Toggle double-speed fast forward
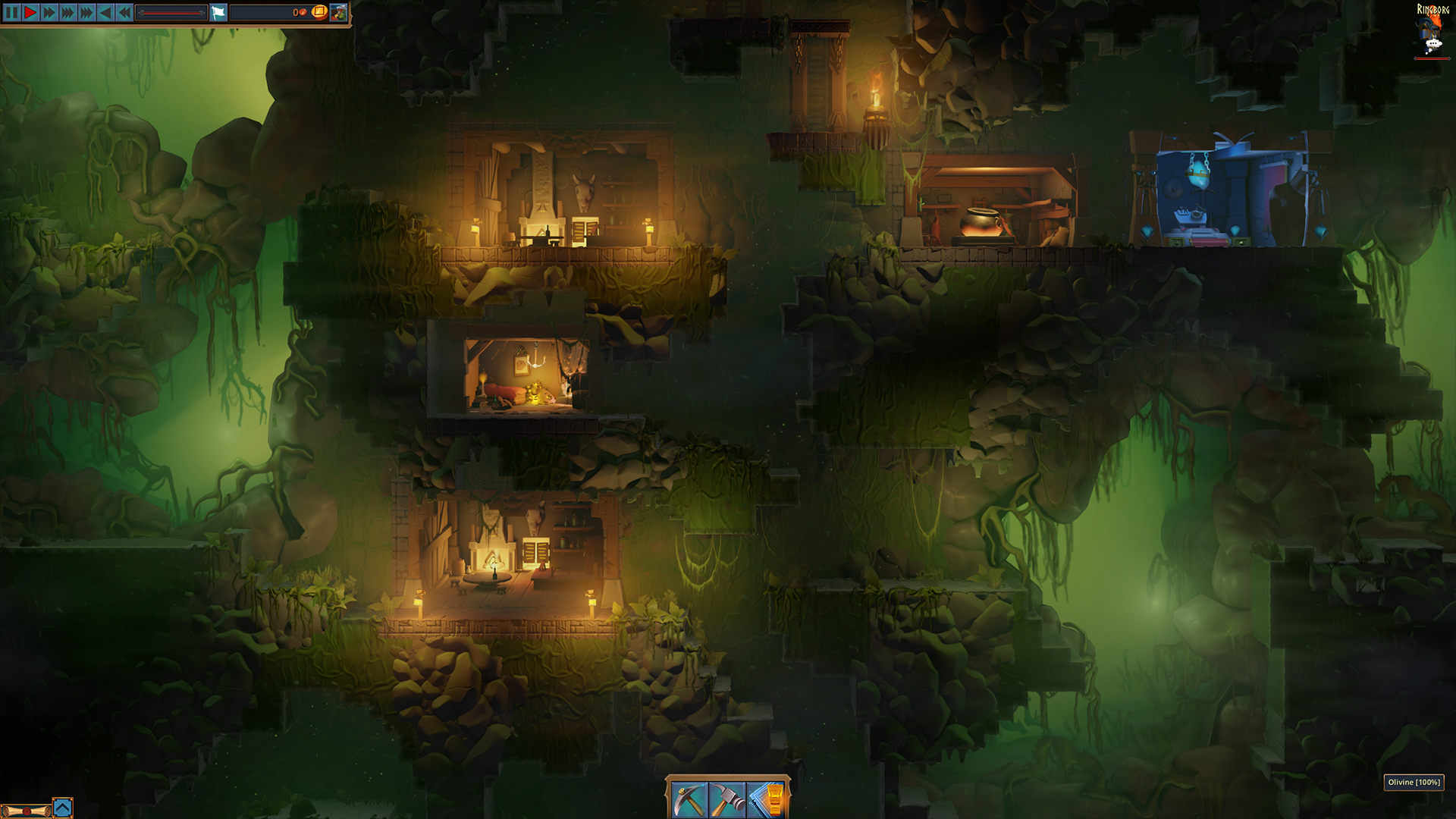The height and width of the screenshot is (819, 1456). pos(49,12)
